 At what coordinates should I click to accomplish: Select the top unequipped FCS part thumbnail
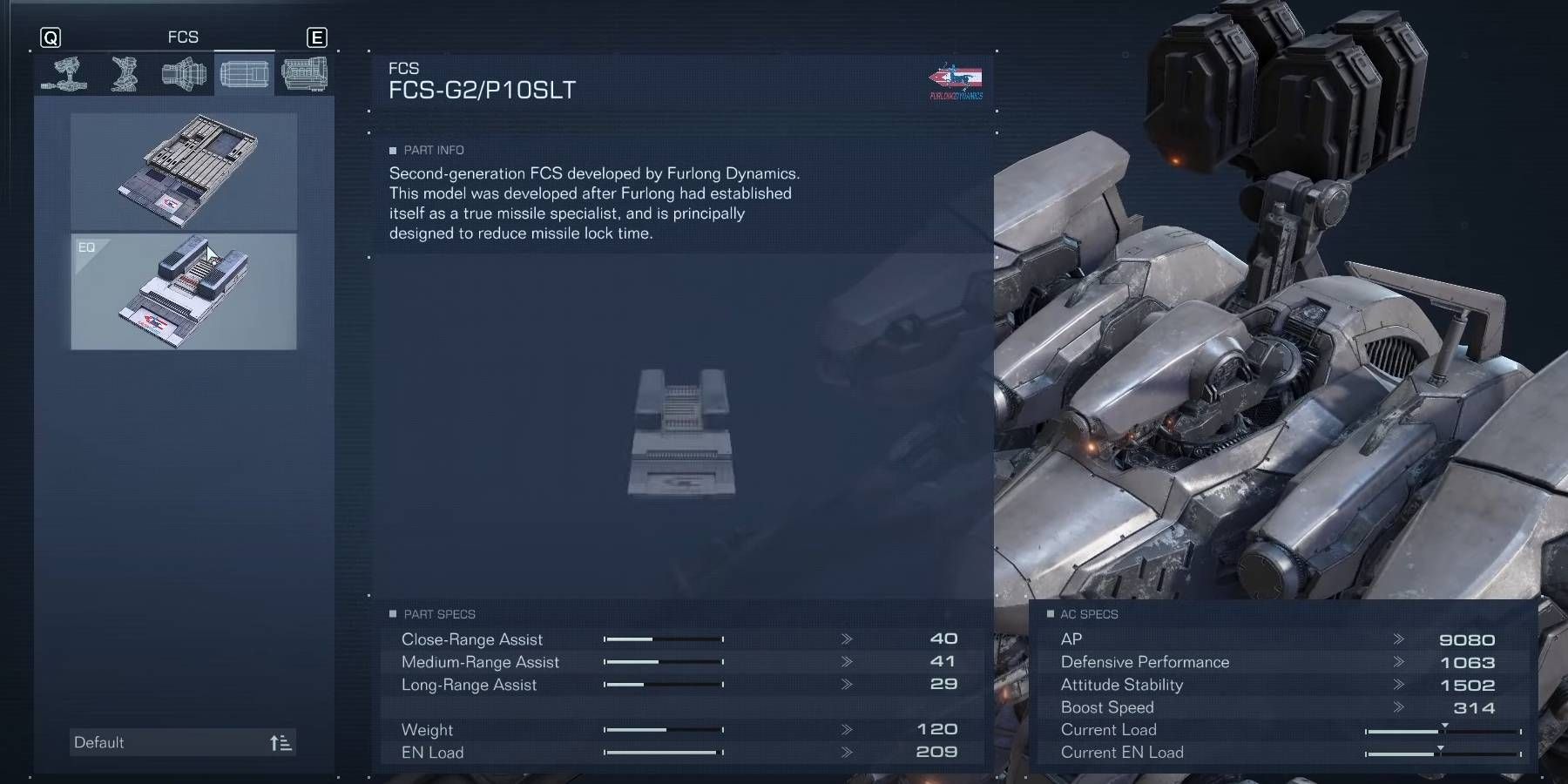click(183, 172)
